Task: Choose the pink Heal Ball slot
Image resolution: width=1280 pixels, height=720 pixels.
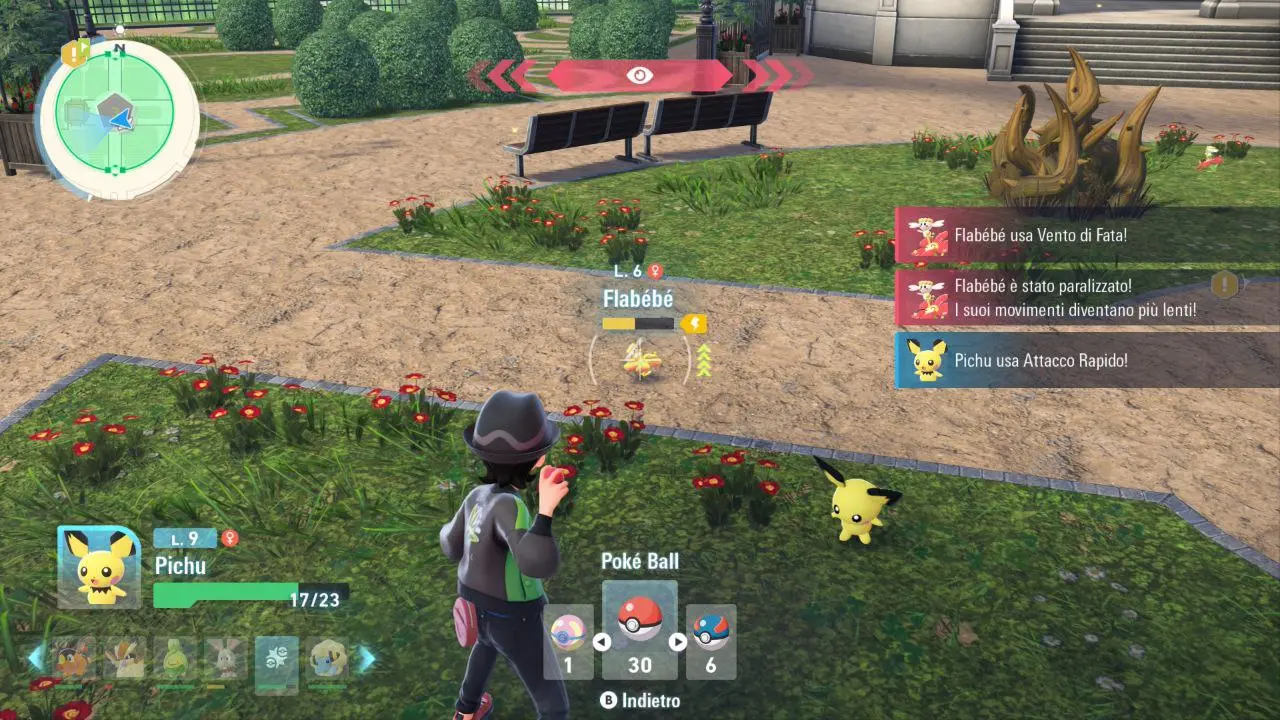Action: click(567, 641)
